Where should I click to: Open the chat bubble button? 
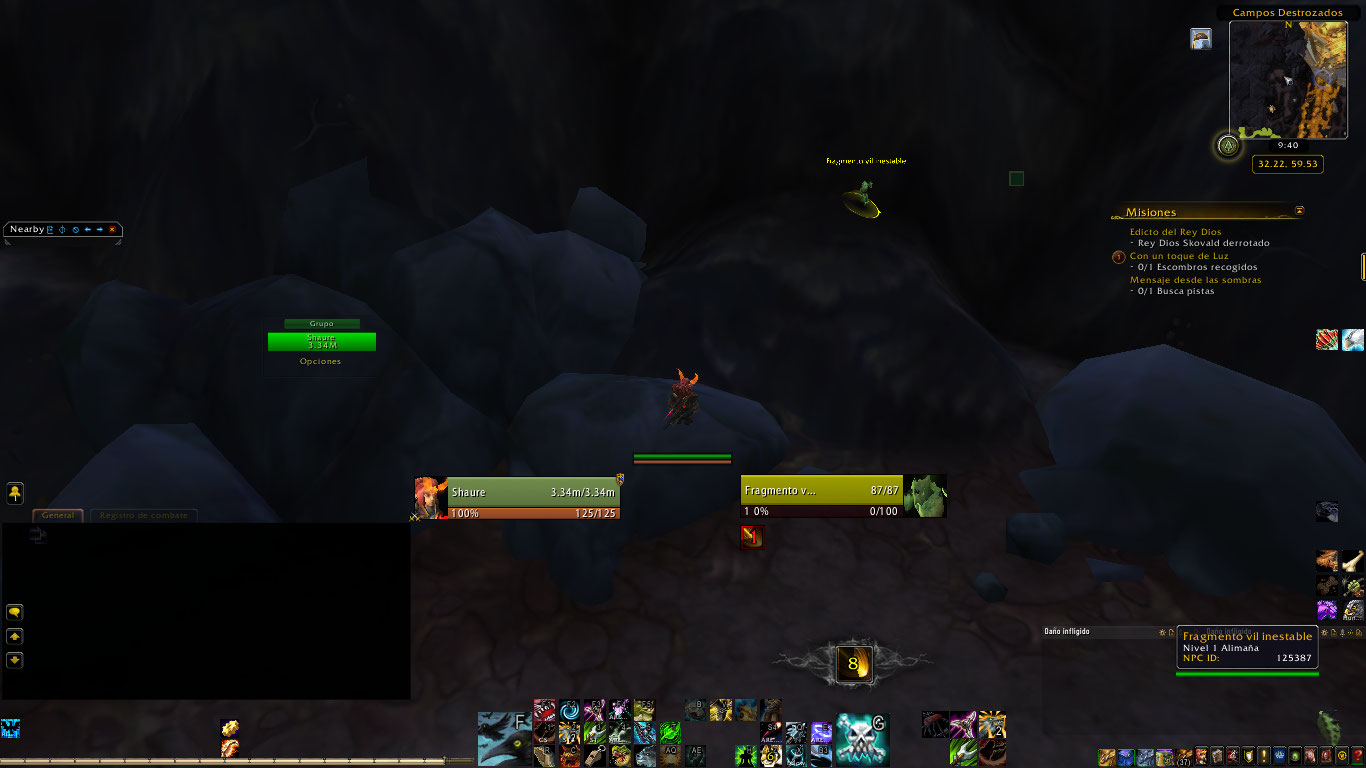pyautogui.click(x=15, y=612)
